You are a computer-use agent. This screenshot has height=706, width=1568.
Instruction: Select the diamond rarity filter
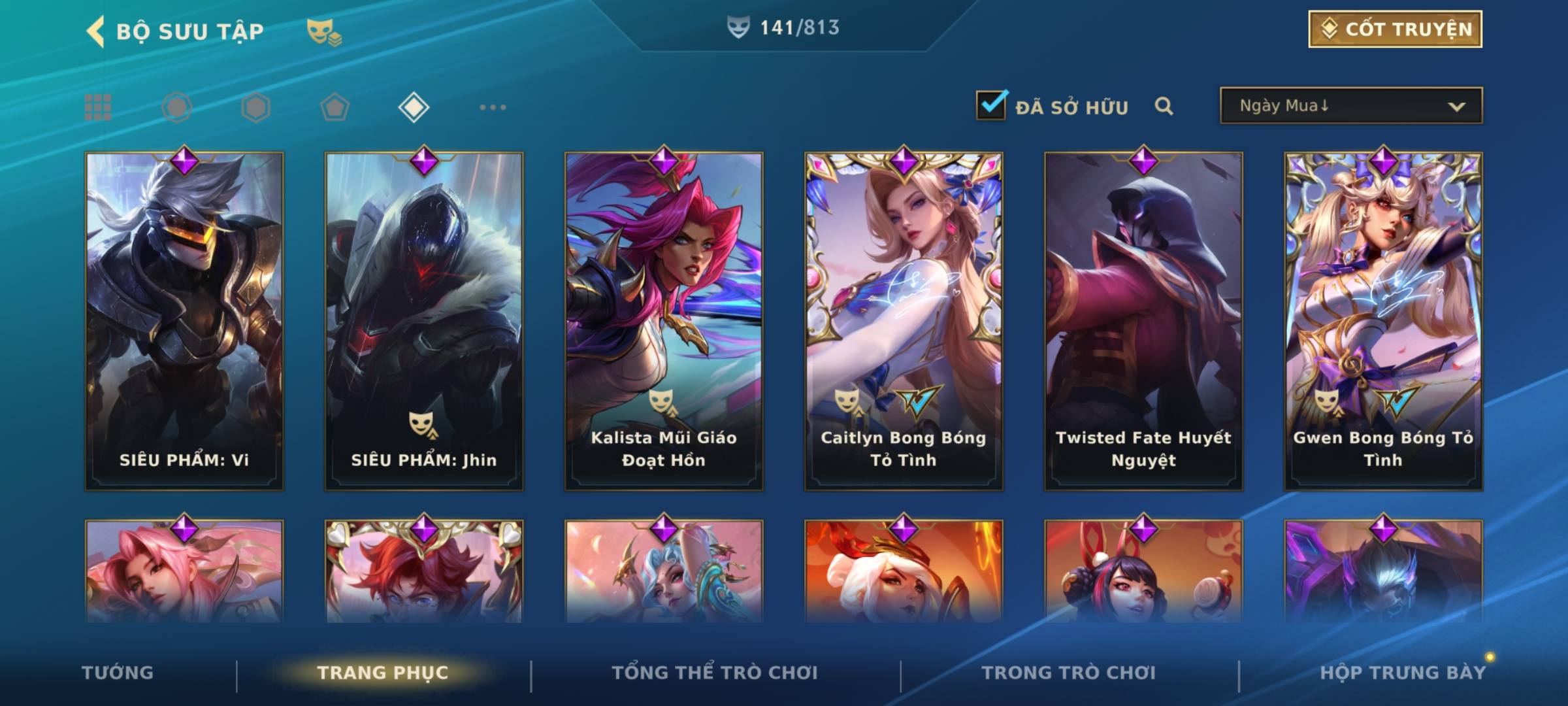coord(414,107)
